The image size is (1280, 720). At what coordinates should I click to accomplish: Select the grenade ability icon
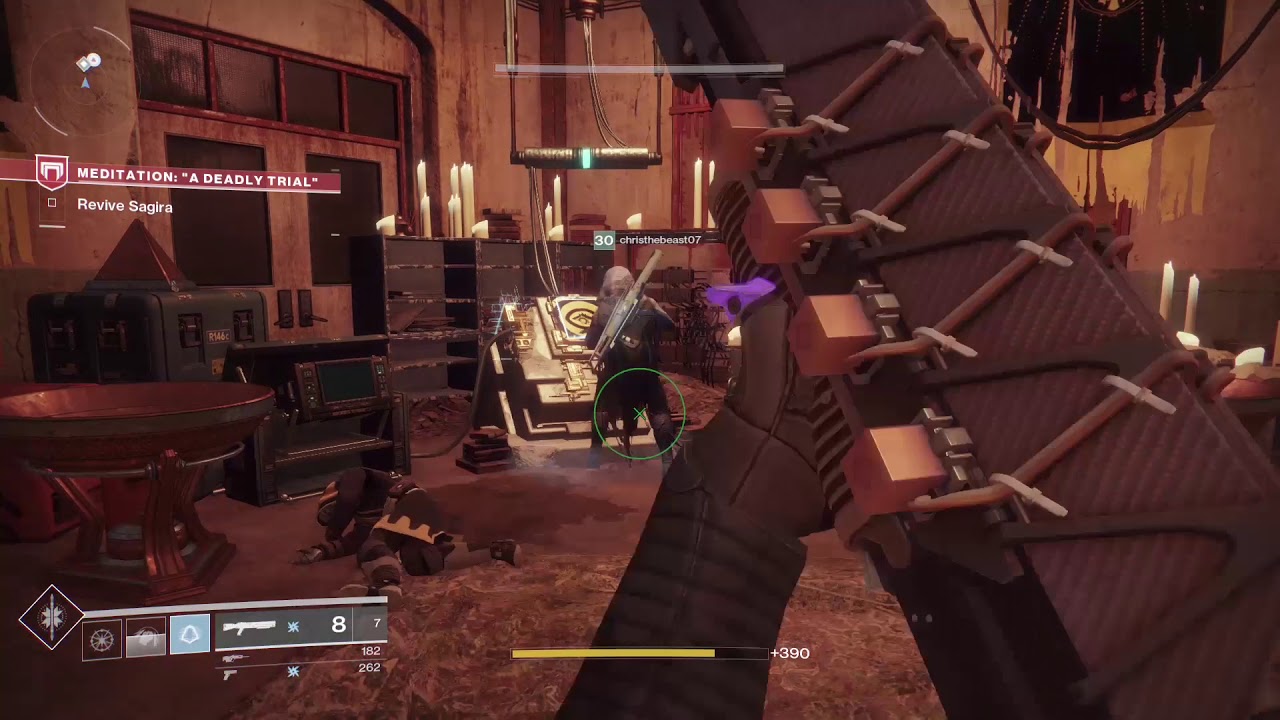point(102,638)
